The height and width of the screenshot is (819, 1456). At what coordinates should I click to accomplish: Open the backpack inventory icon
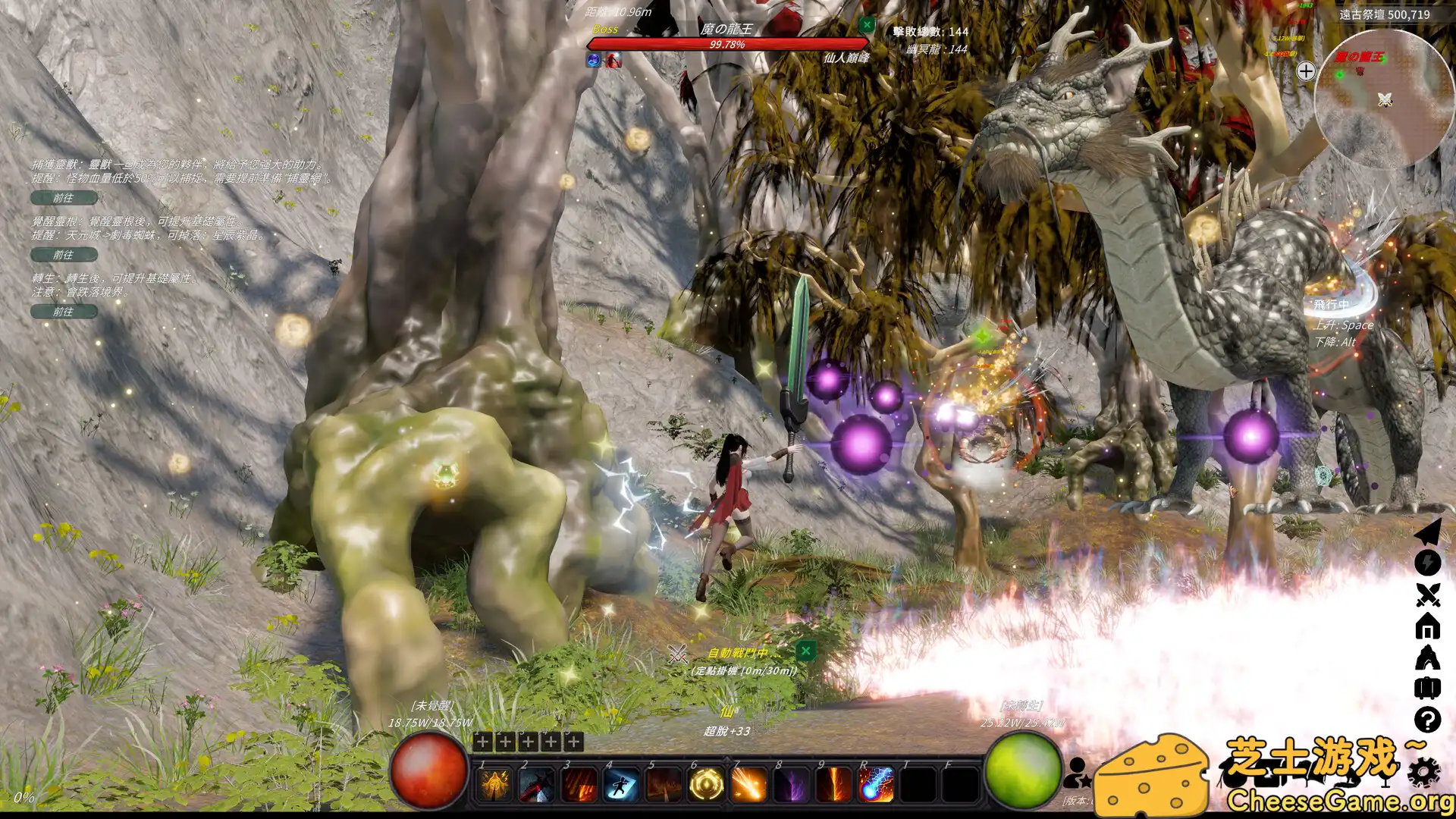[x=1428, y=686]
